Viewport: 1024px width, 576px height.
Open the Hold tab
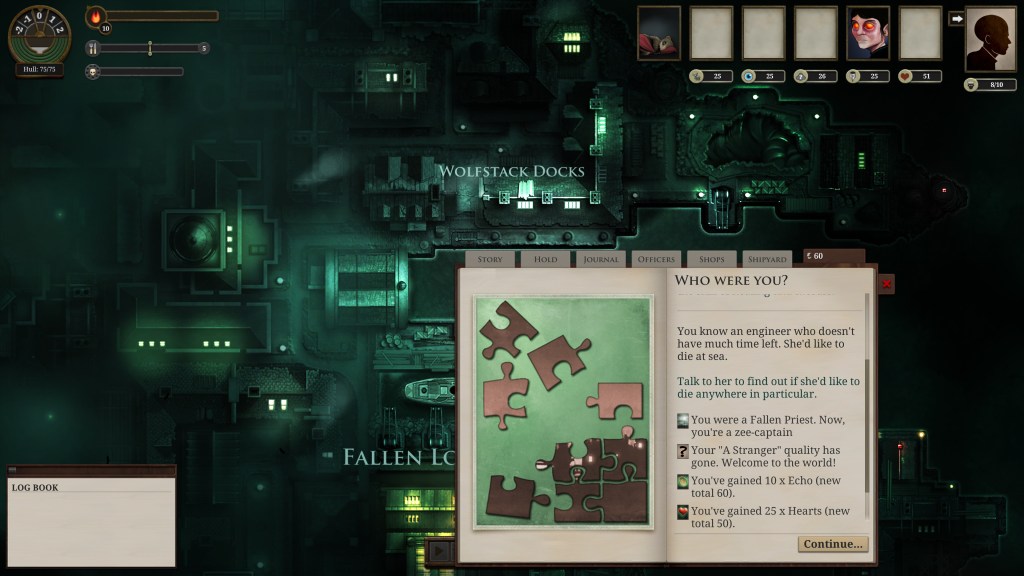pyautogui.click(x=545, y=259)
